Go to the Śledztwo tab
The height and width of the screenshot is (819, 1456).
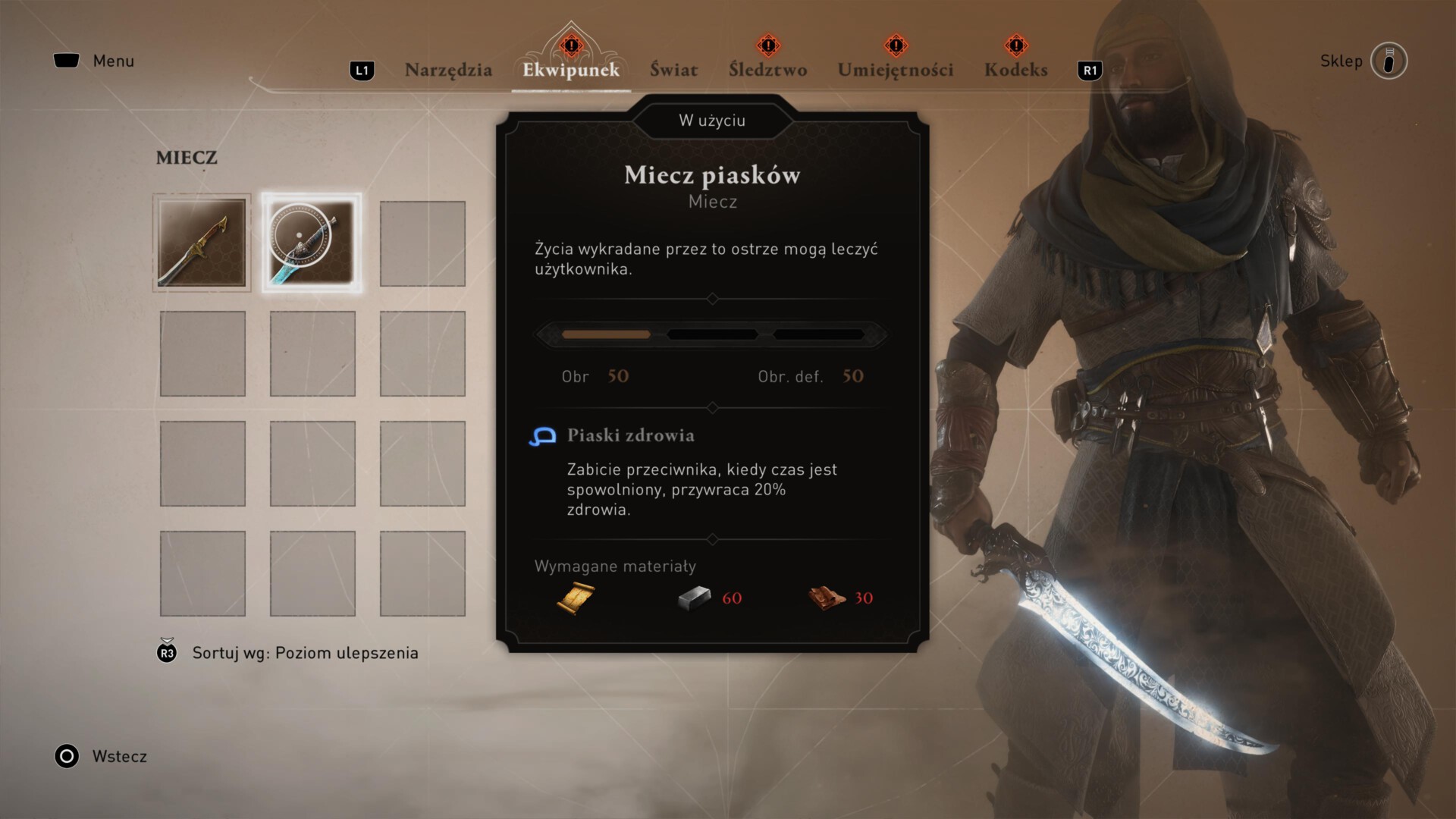(x=767, y=70)
